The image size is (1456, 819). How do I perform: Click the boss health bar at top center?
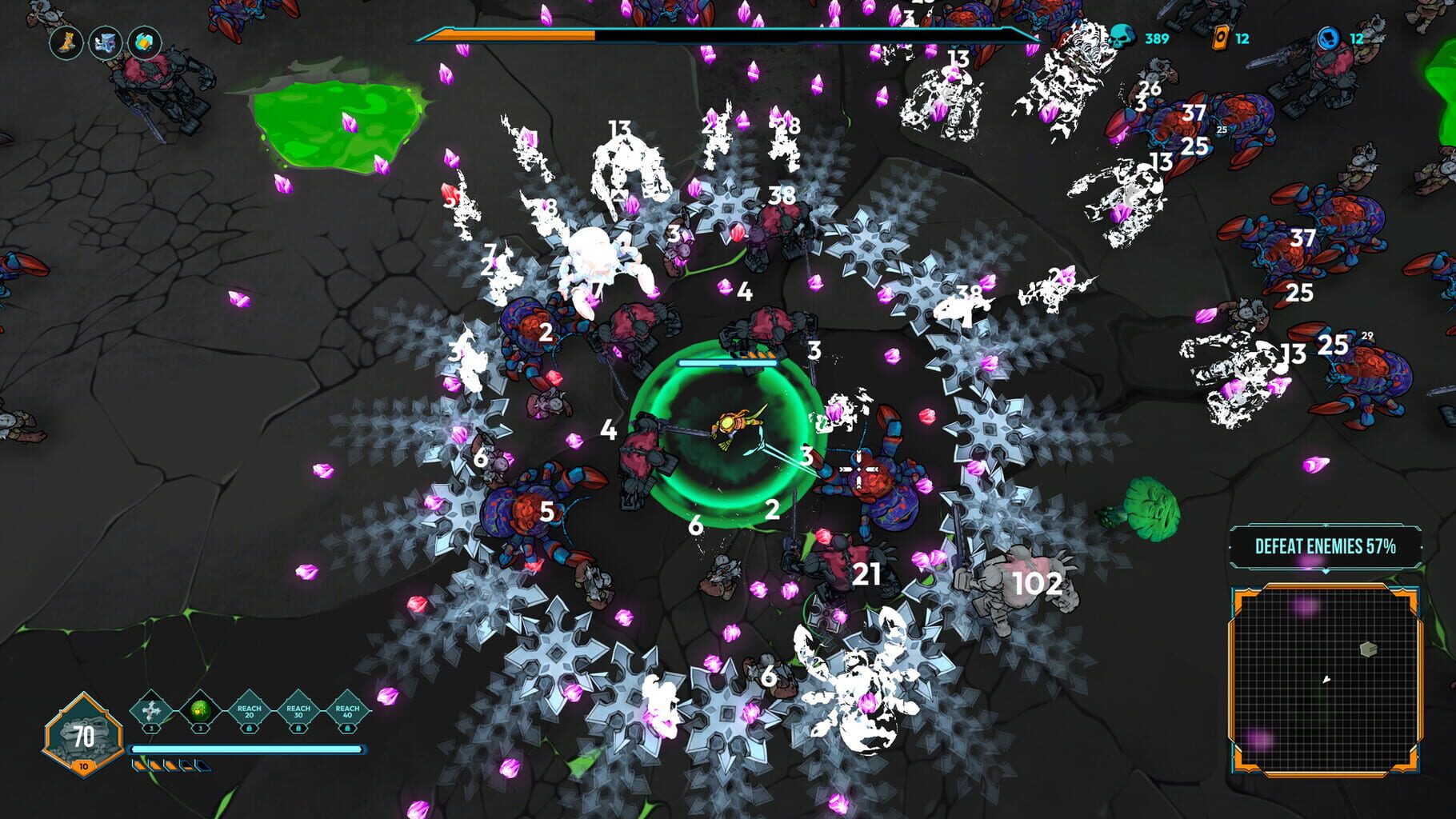[720, 34]
